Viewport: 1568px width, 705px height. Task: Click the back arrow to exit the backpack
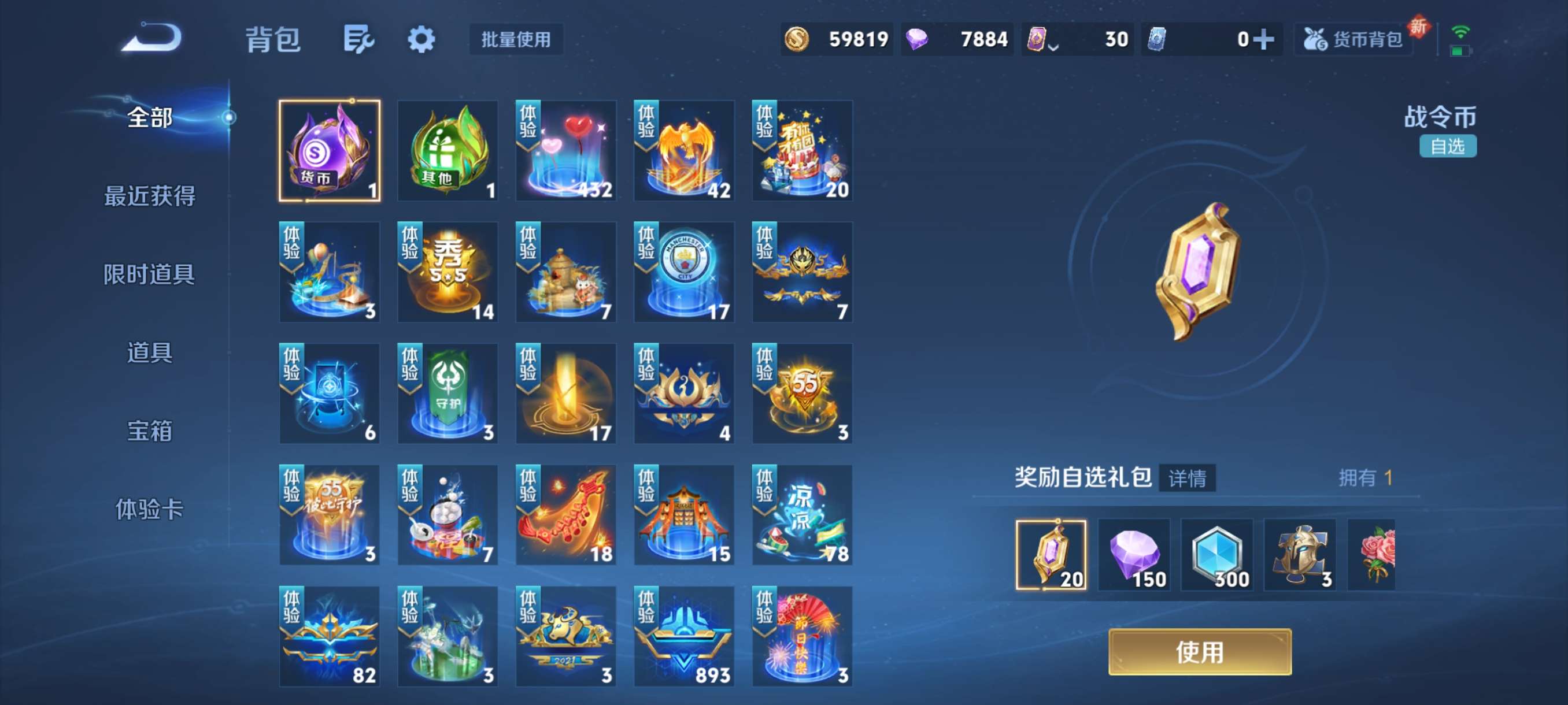point(153,38)
